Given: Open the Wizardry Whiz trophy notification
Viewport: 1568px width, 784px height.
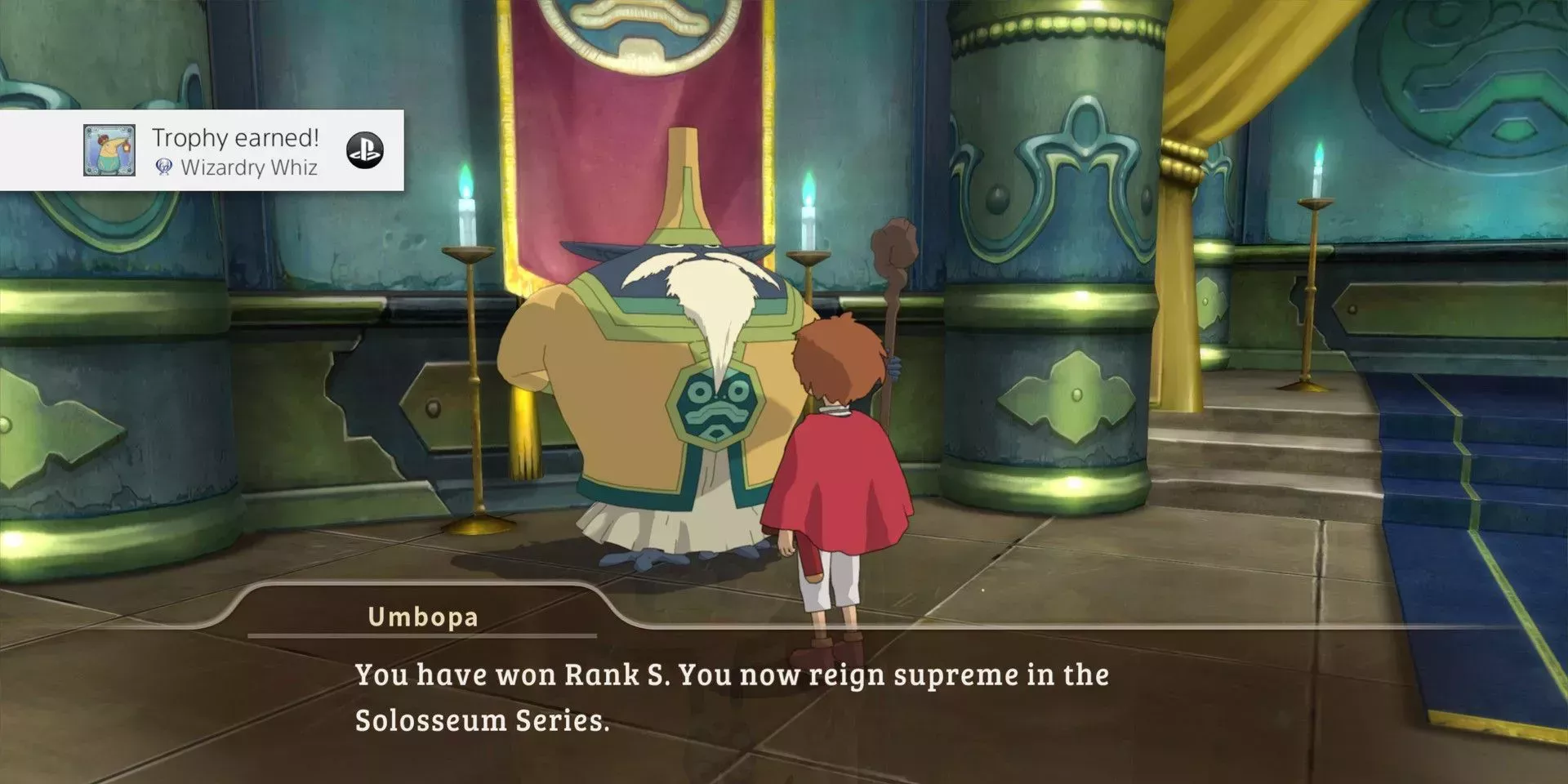Looking at the screenshot, I should pos(235,151).
